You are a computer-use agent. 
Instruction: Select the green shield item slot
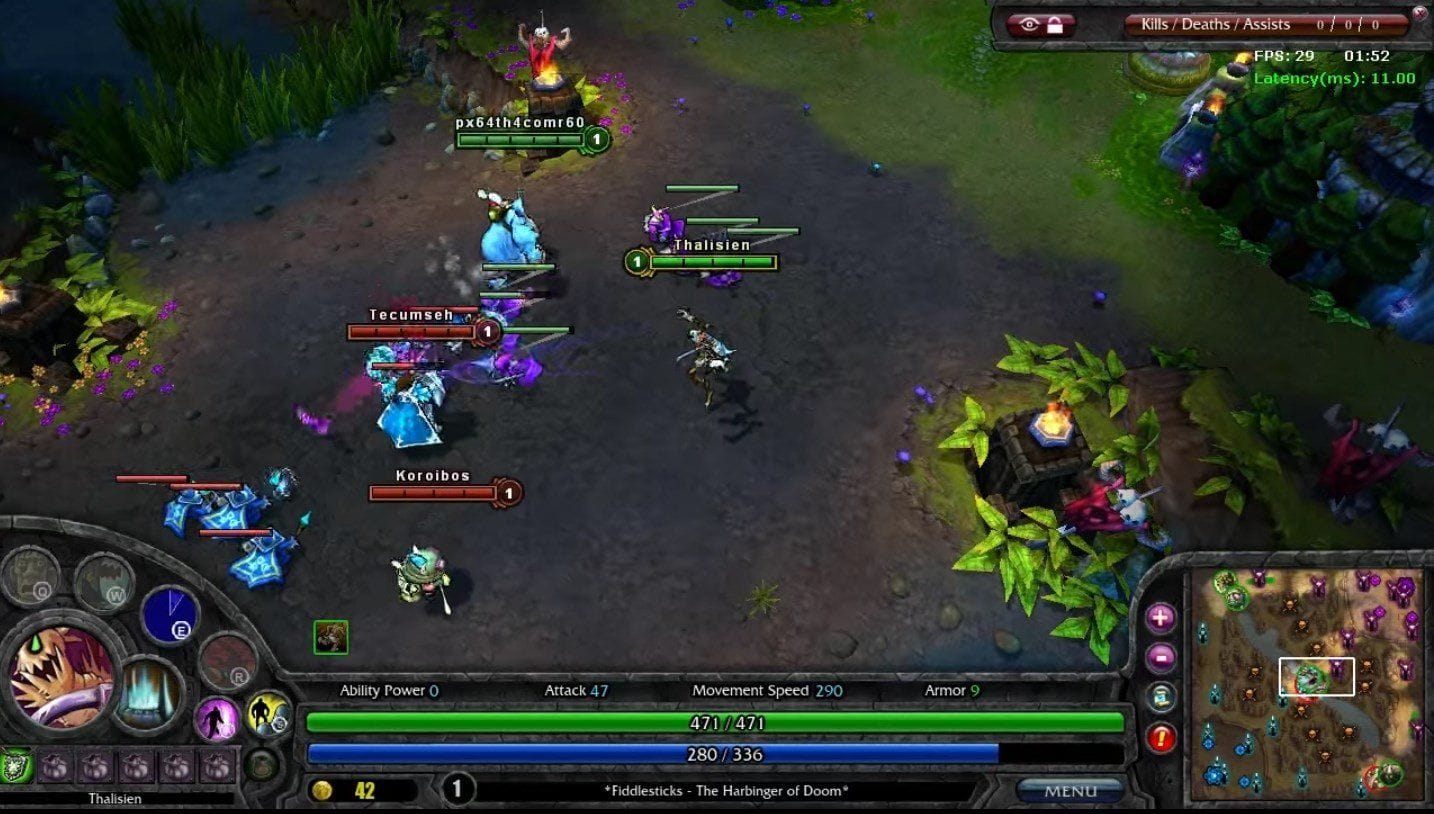(17, 767)
